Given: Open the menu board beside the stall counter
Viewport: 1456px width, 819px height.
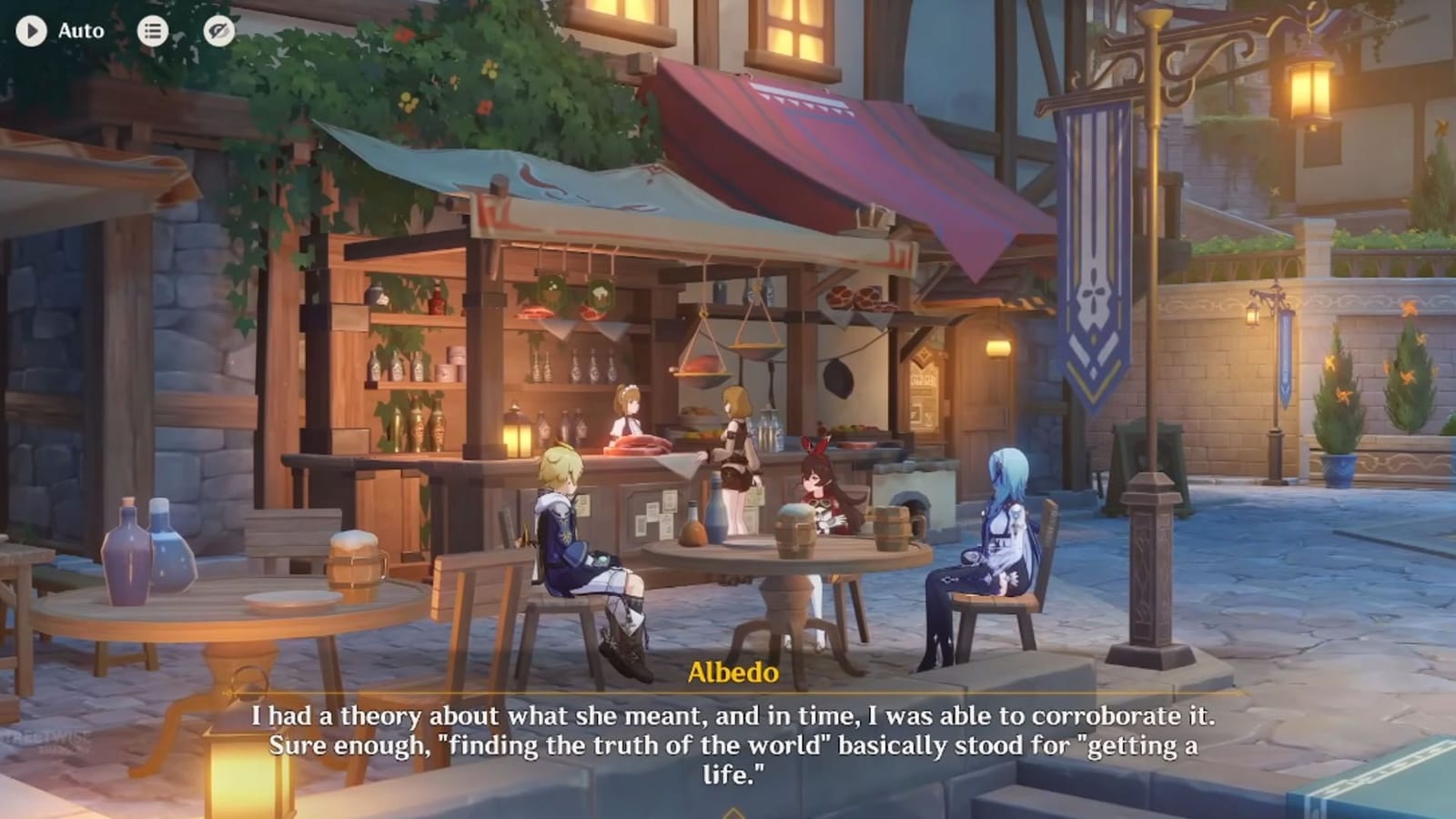Looking at the screenshot, I should coord(924,391).
